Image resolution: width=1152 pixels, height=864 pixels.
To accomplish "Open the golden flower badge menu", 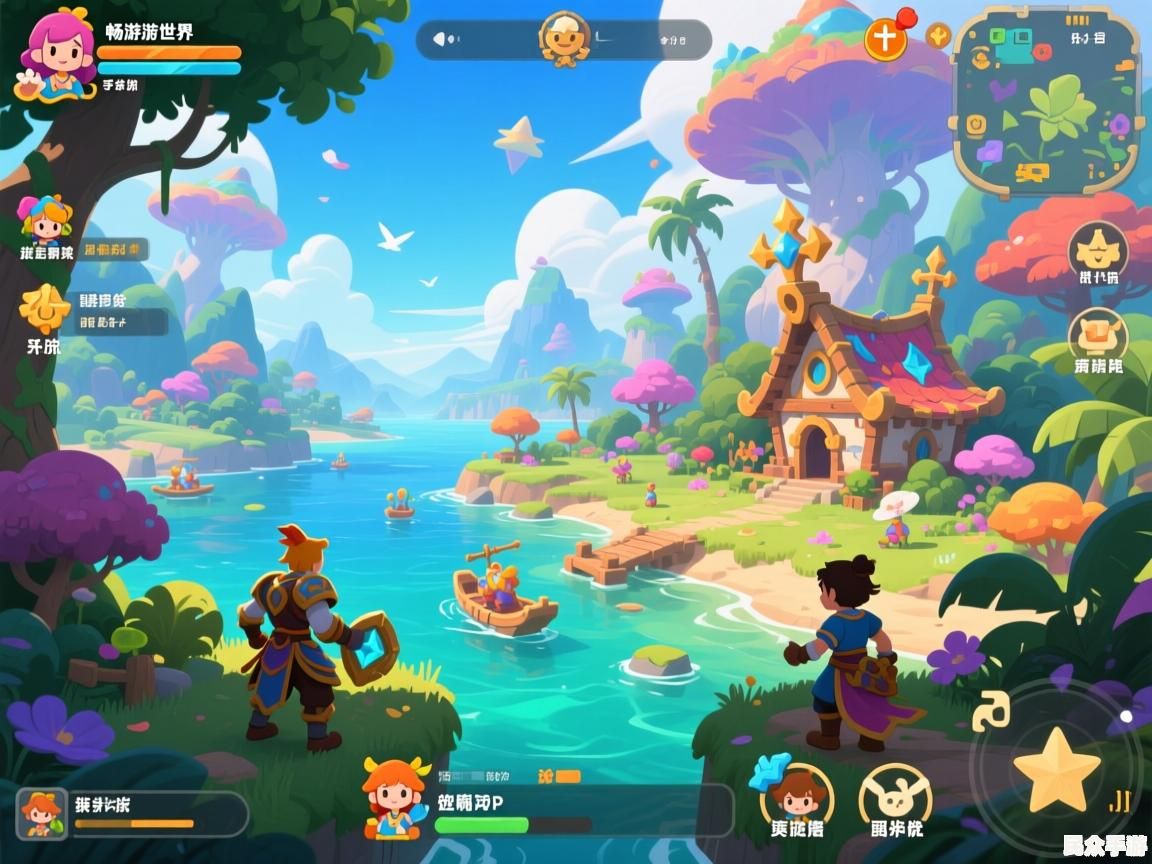I will click(x=44, y=310).
